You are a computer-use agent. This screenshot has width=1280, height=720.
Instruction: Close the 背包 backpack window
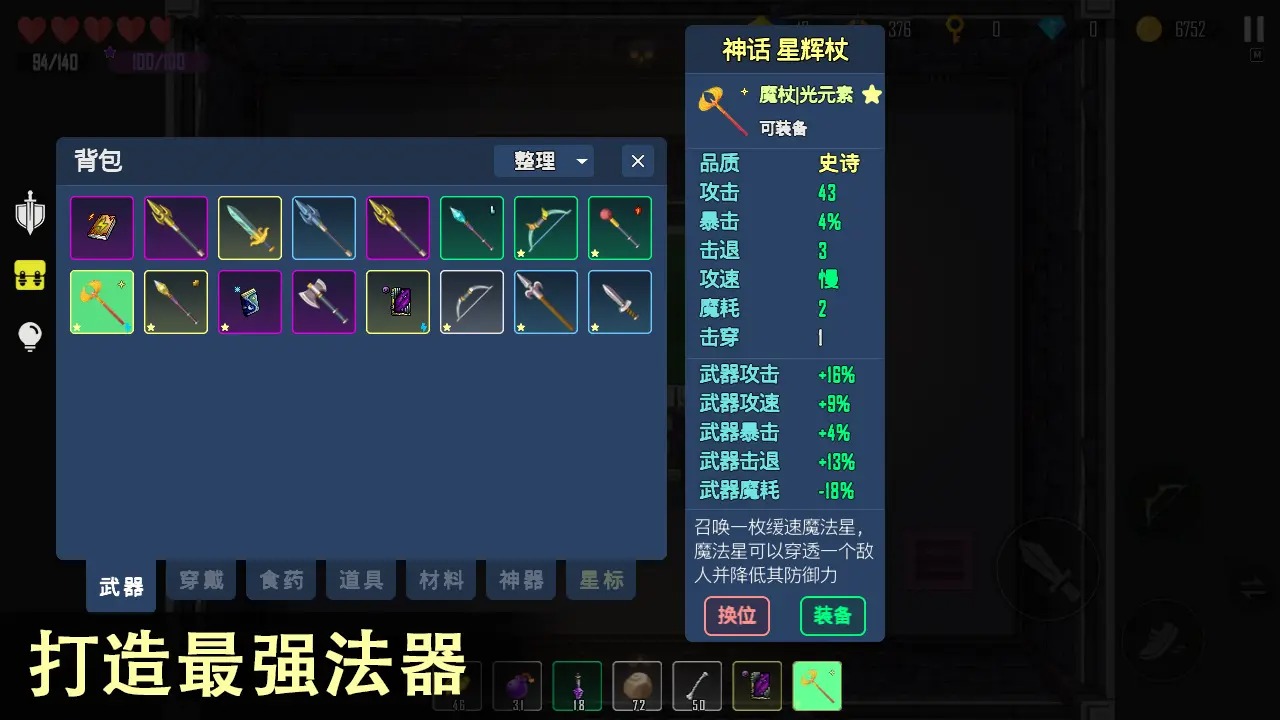coord(637,160)
